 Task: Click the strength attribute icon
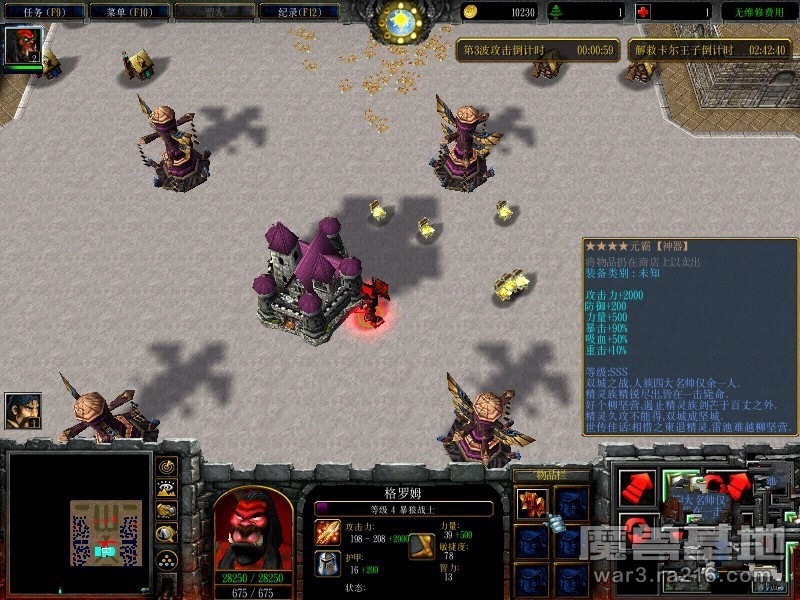click(x=421, y=544)
